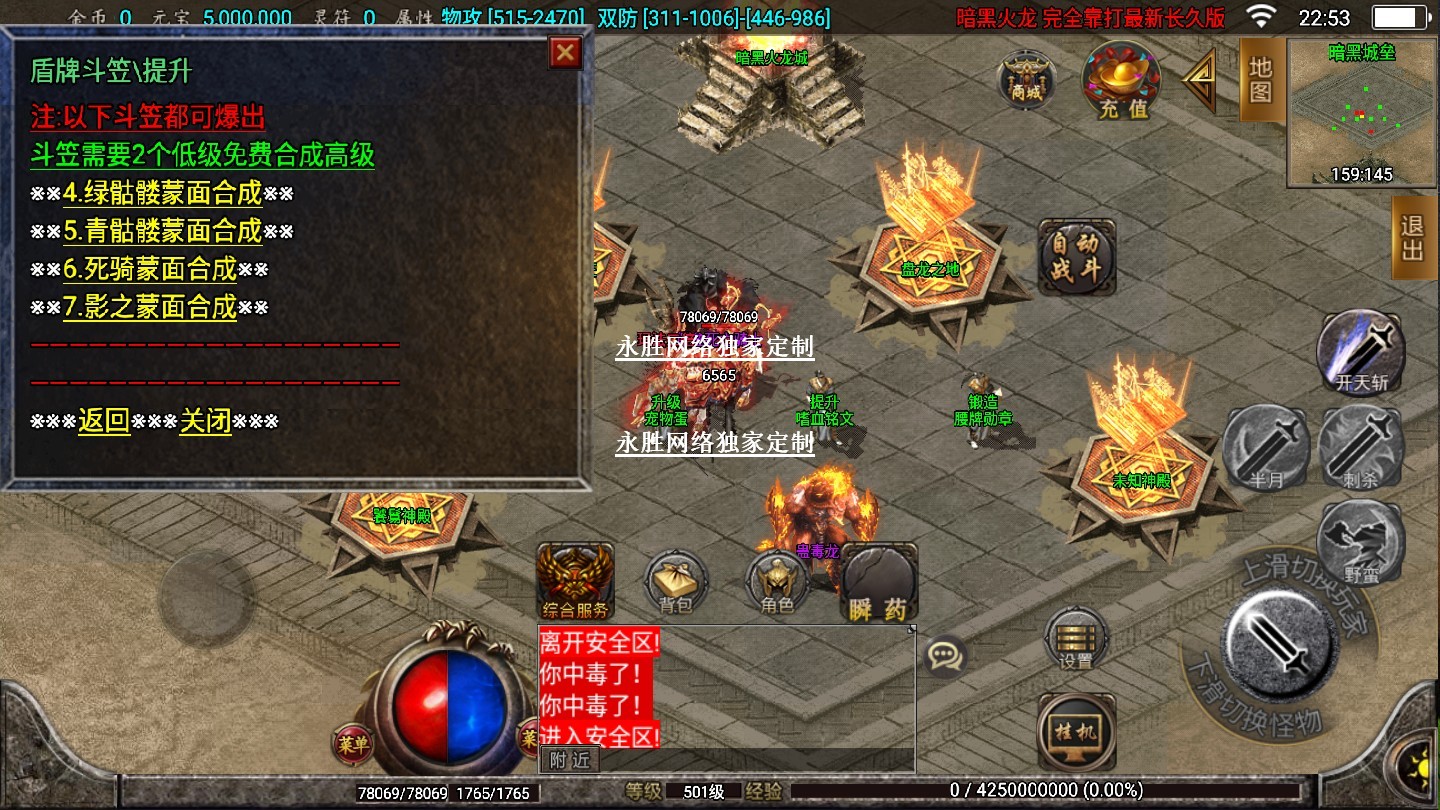
Task: Use the 野蛮 charge skill
Action: pos(1360,541)
